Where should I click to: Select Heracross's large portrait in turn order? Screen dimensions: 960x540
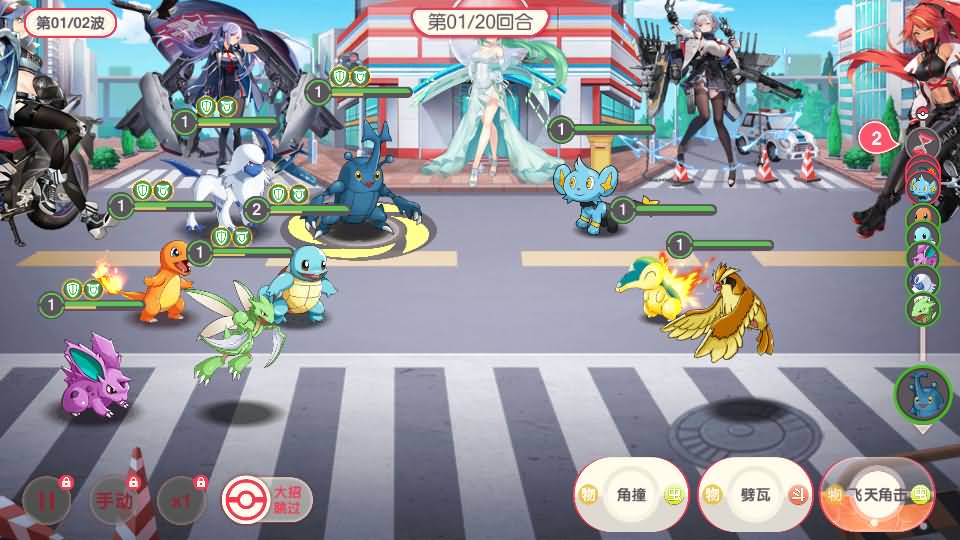(922, 394)
